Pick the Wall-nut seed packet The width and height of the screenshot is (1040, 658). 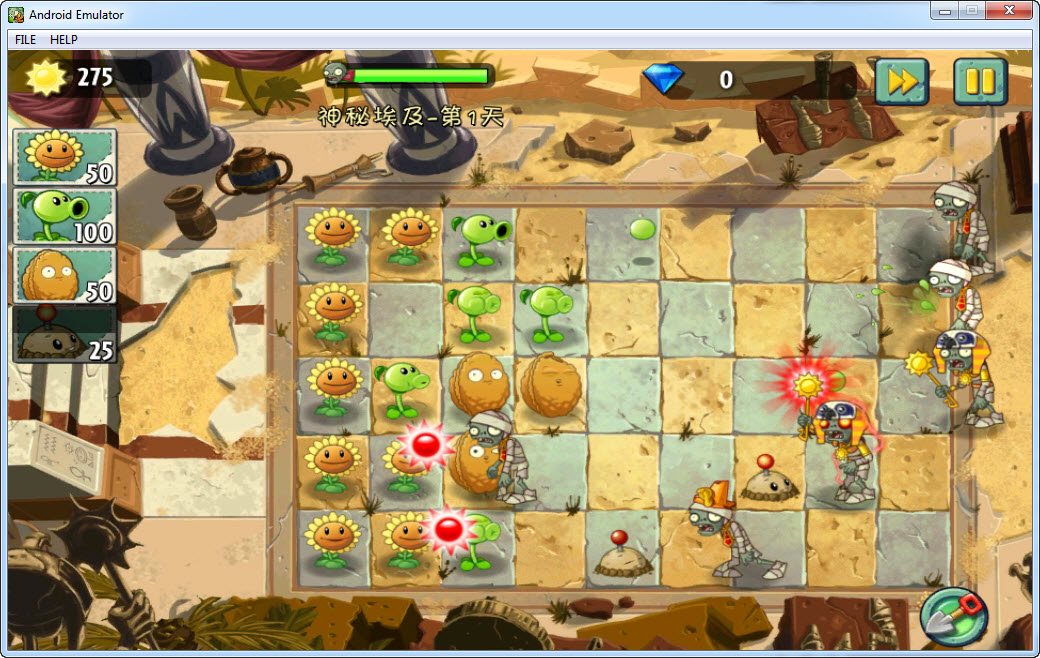pos(64,275)
